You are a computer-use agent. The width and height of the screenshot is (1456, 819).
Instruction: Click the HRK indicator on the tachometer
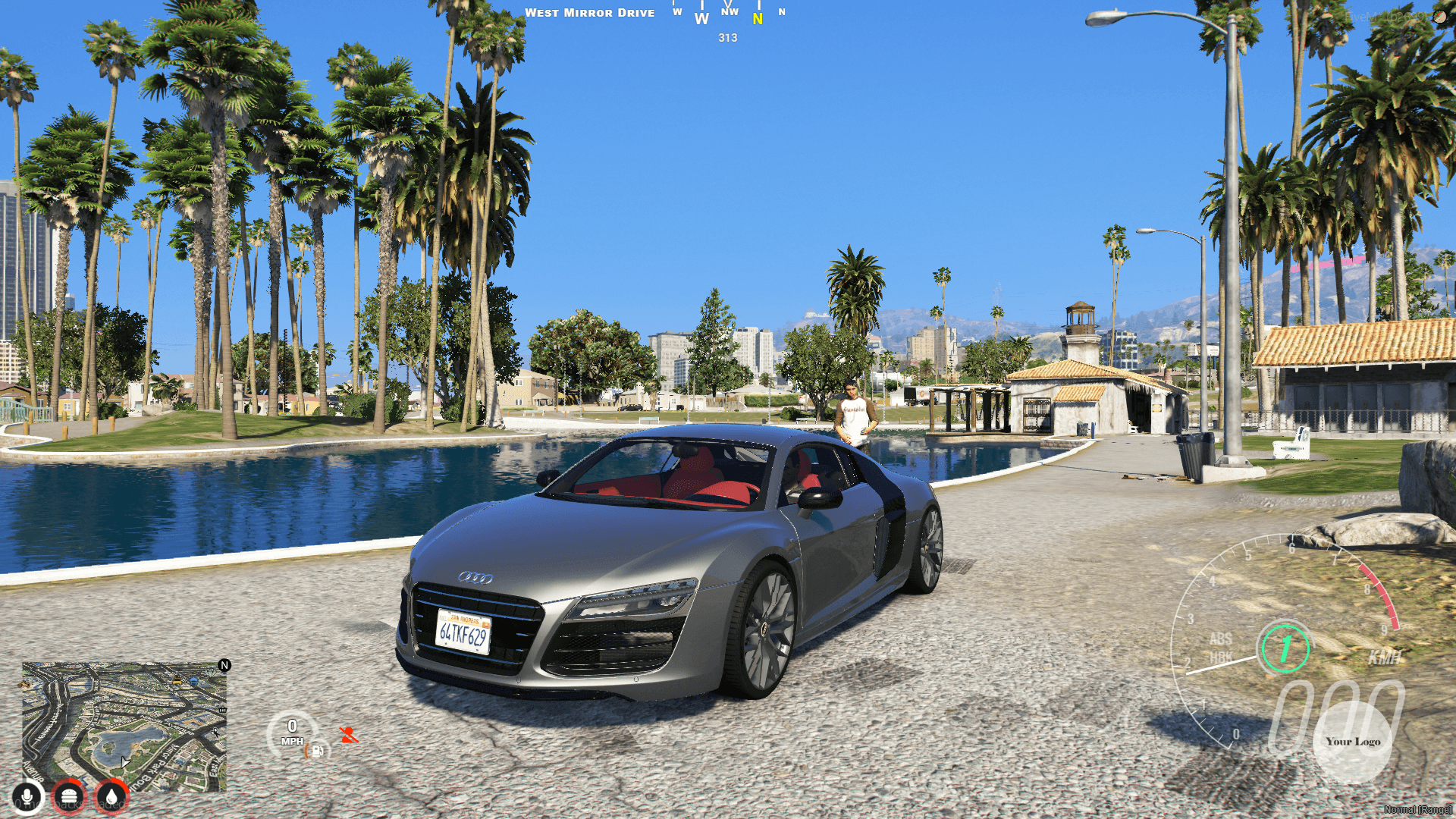coord(1222,655)
